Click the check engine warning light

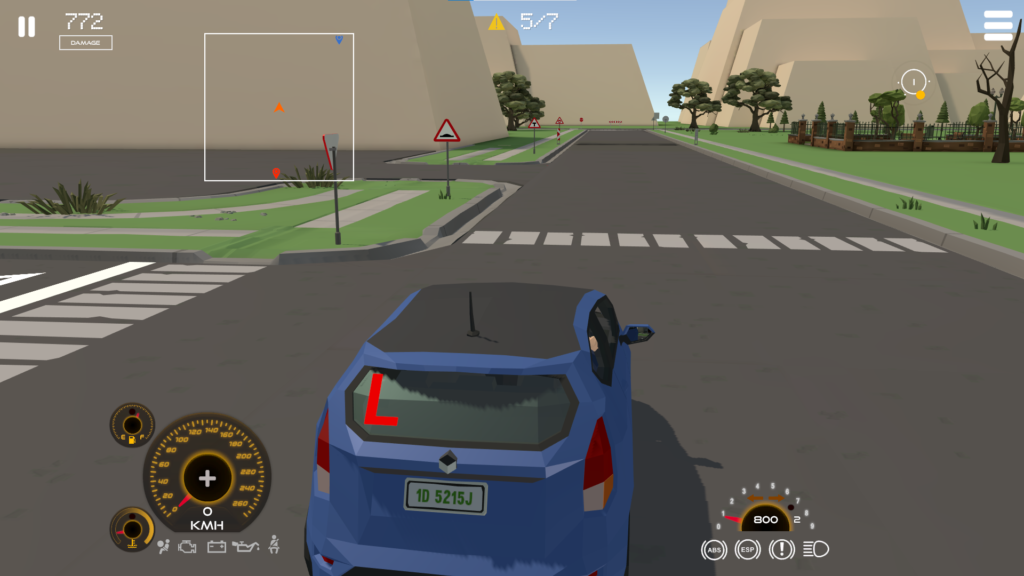point(187,546)
